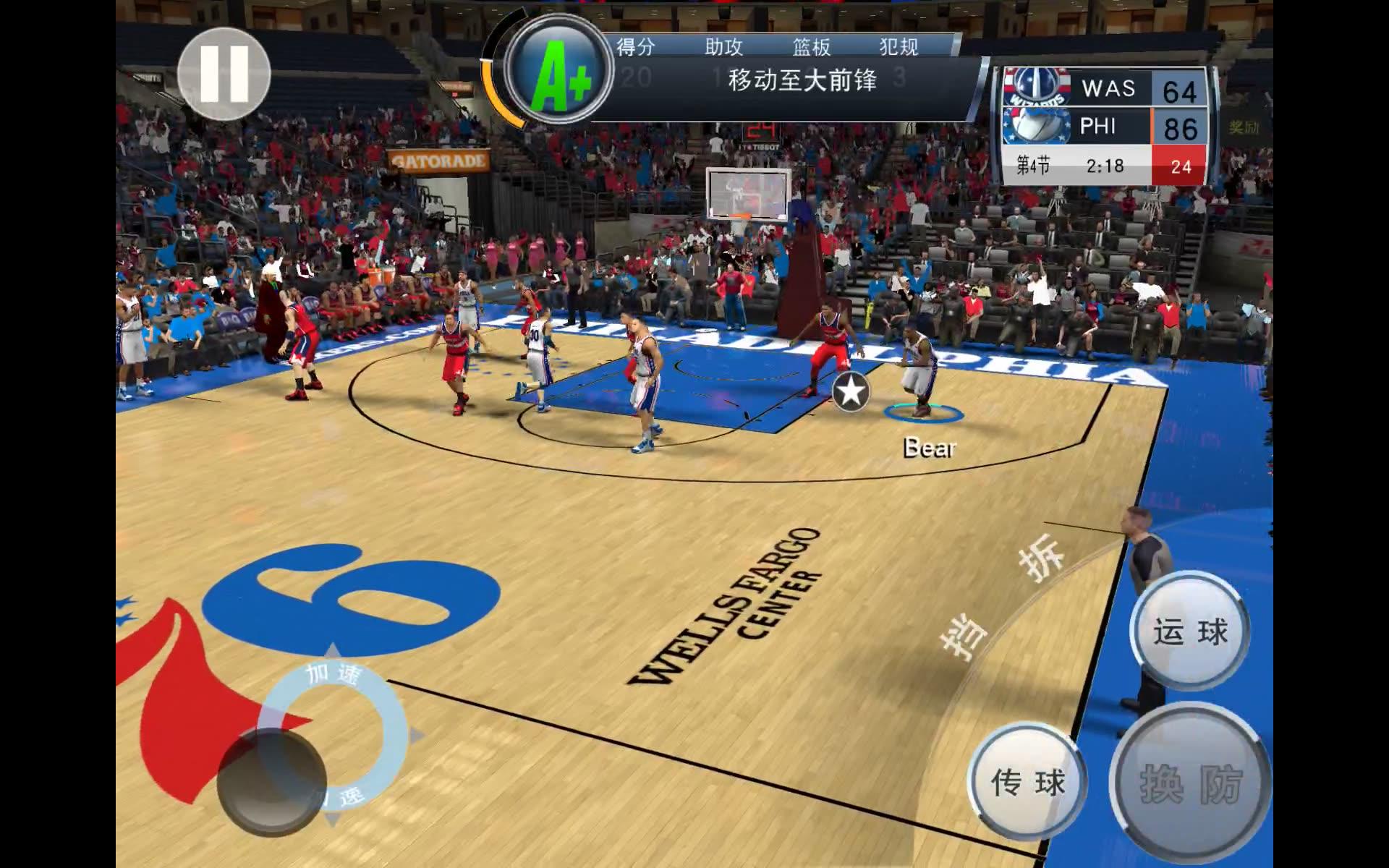Activate the 加速 turbo control

pyautogui.click(x=335, y=672)
